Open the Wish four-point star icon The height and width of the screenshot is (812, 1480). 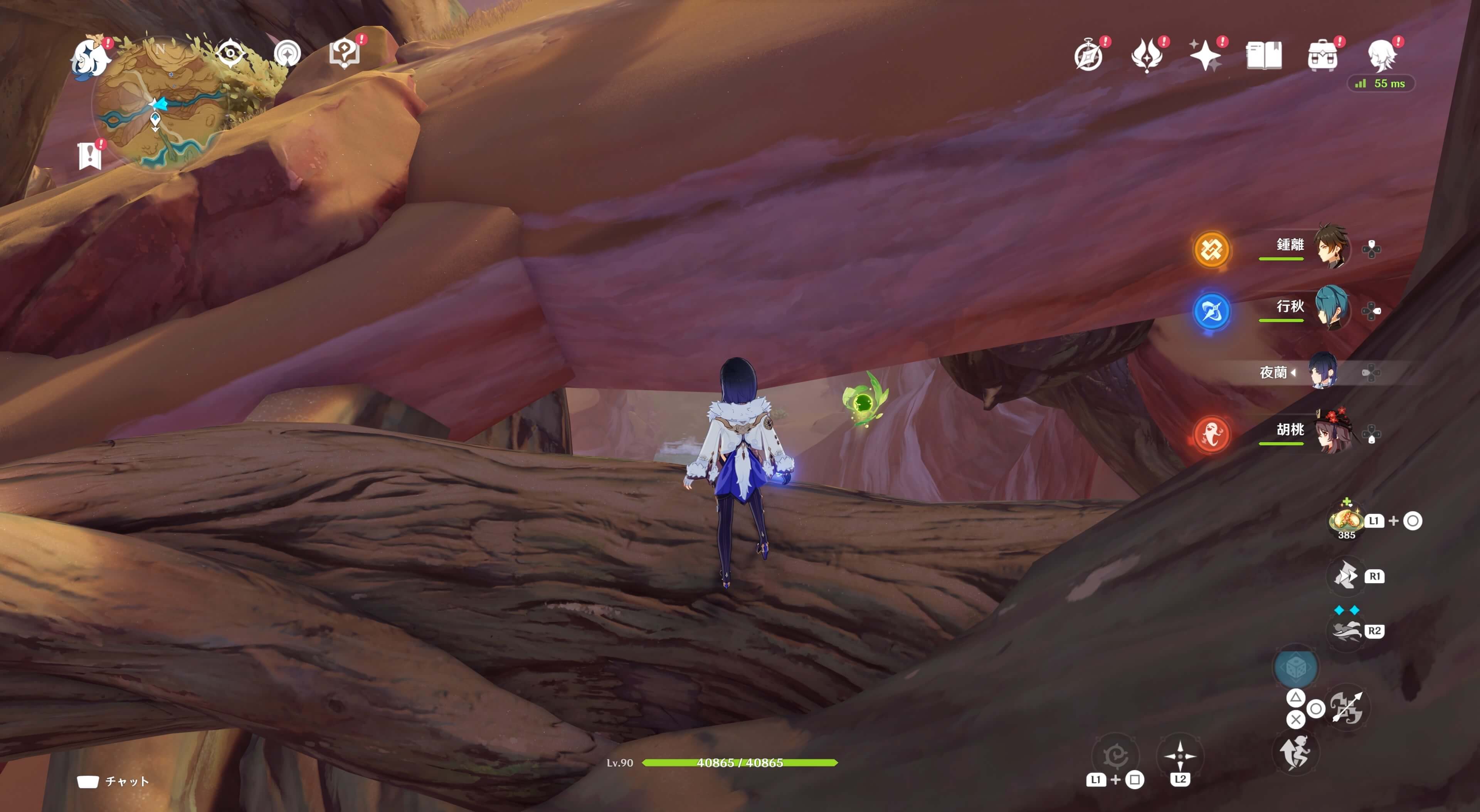[x=1205, y=56]
